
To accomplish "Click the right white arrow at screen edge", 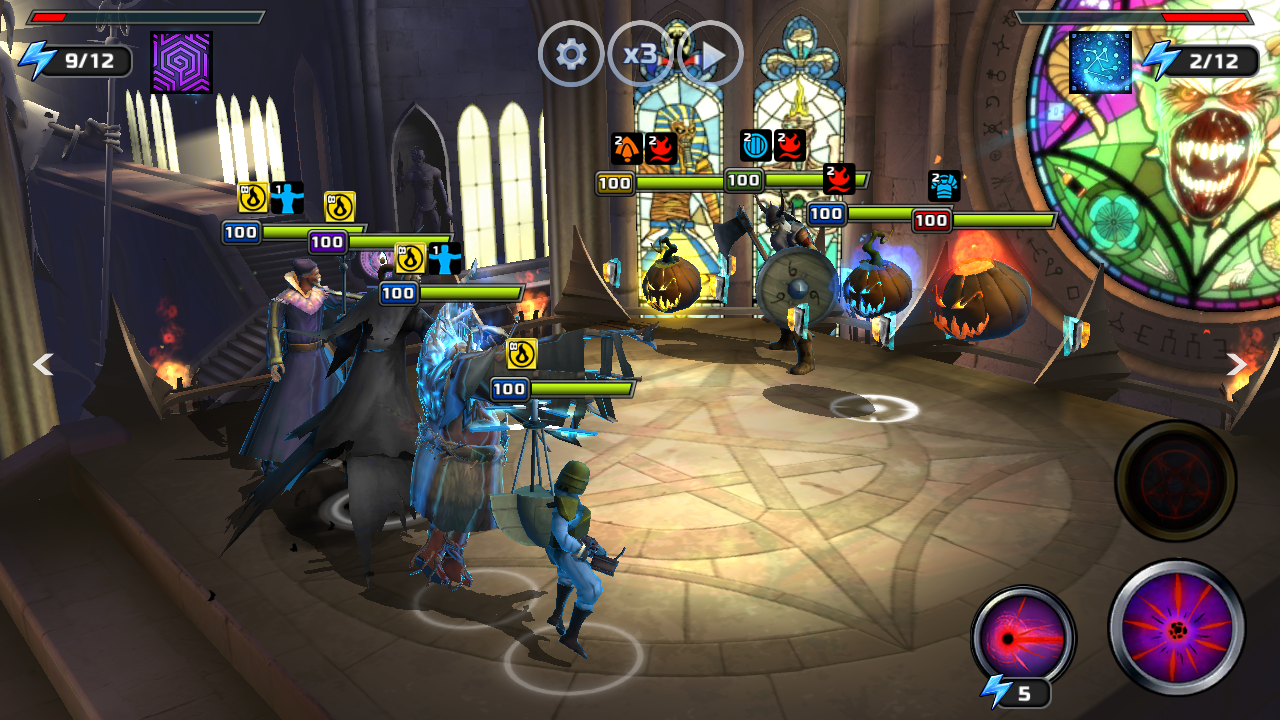I will point(1237,364).
